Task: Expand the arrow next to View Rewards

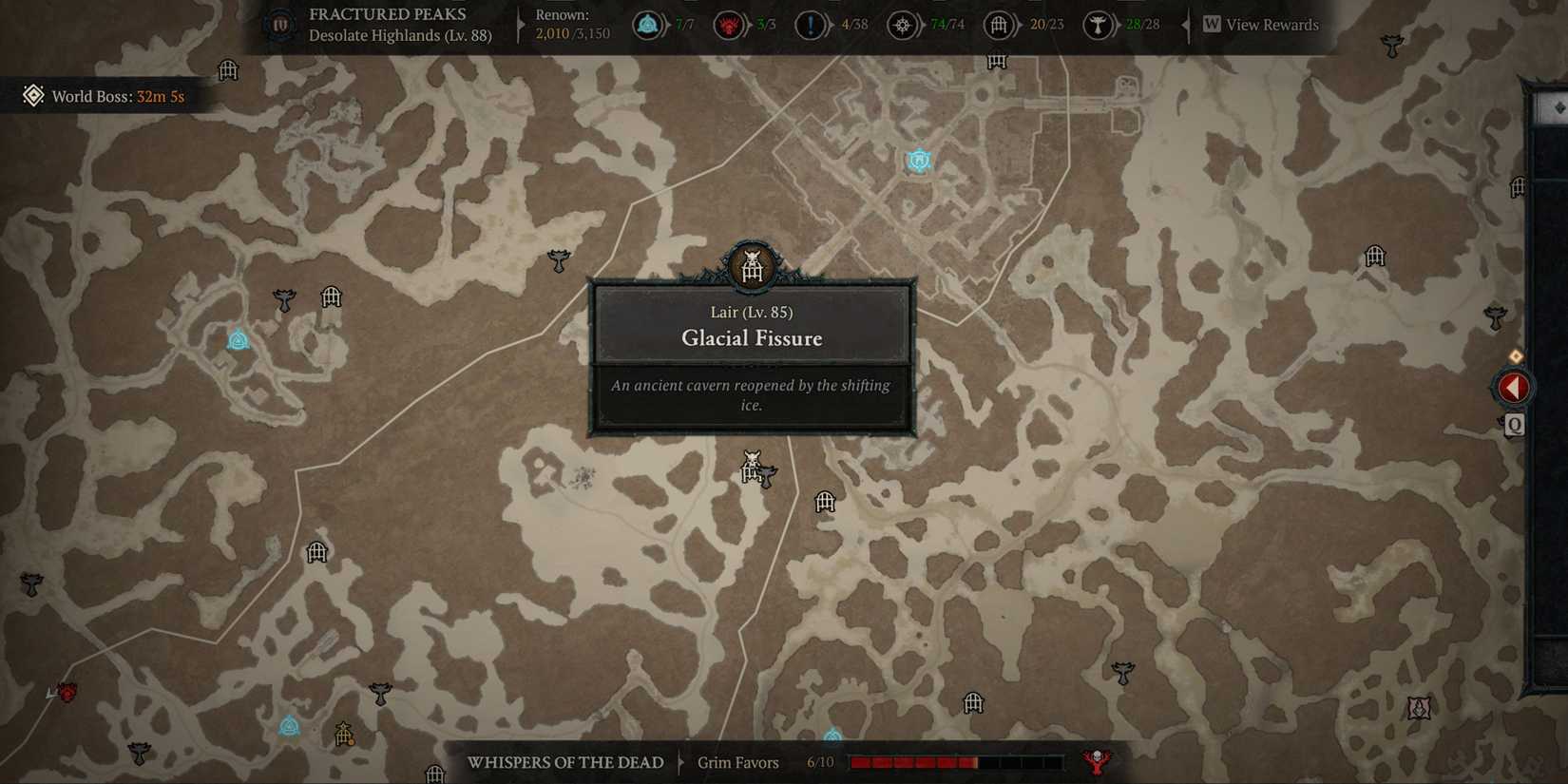Action: [x=1186, y=24]
